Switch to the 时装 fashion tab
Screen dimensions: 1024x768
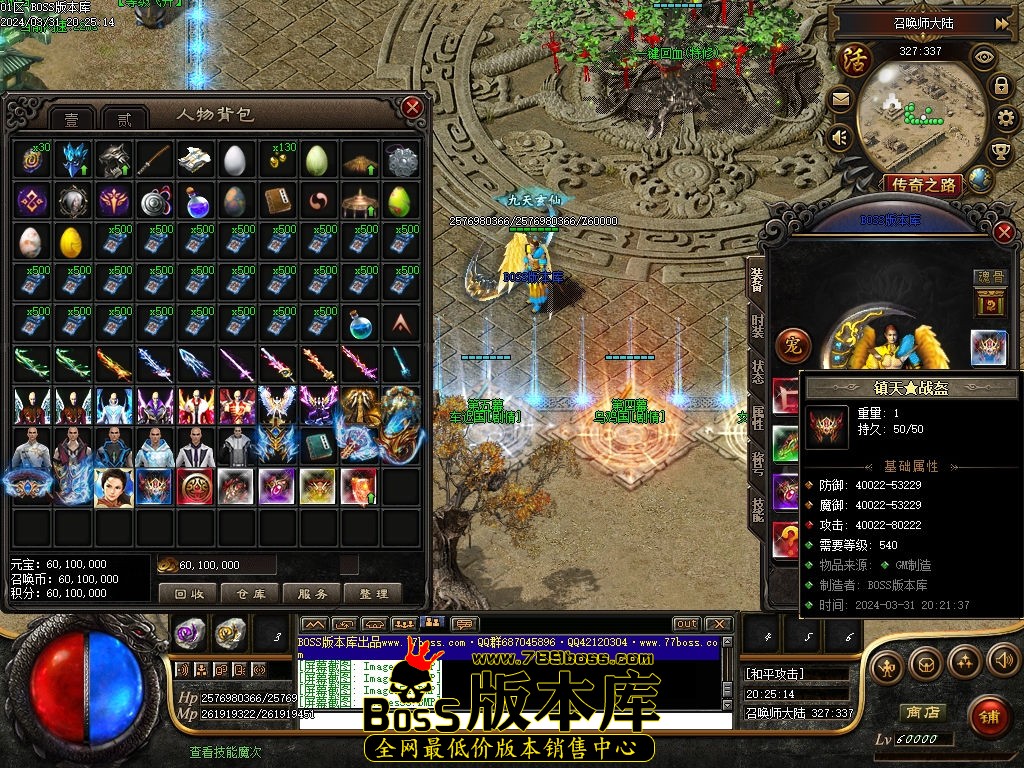click(x=758, y=326)
